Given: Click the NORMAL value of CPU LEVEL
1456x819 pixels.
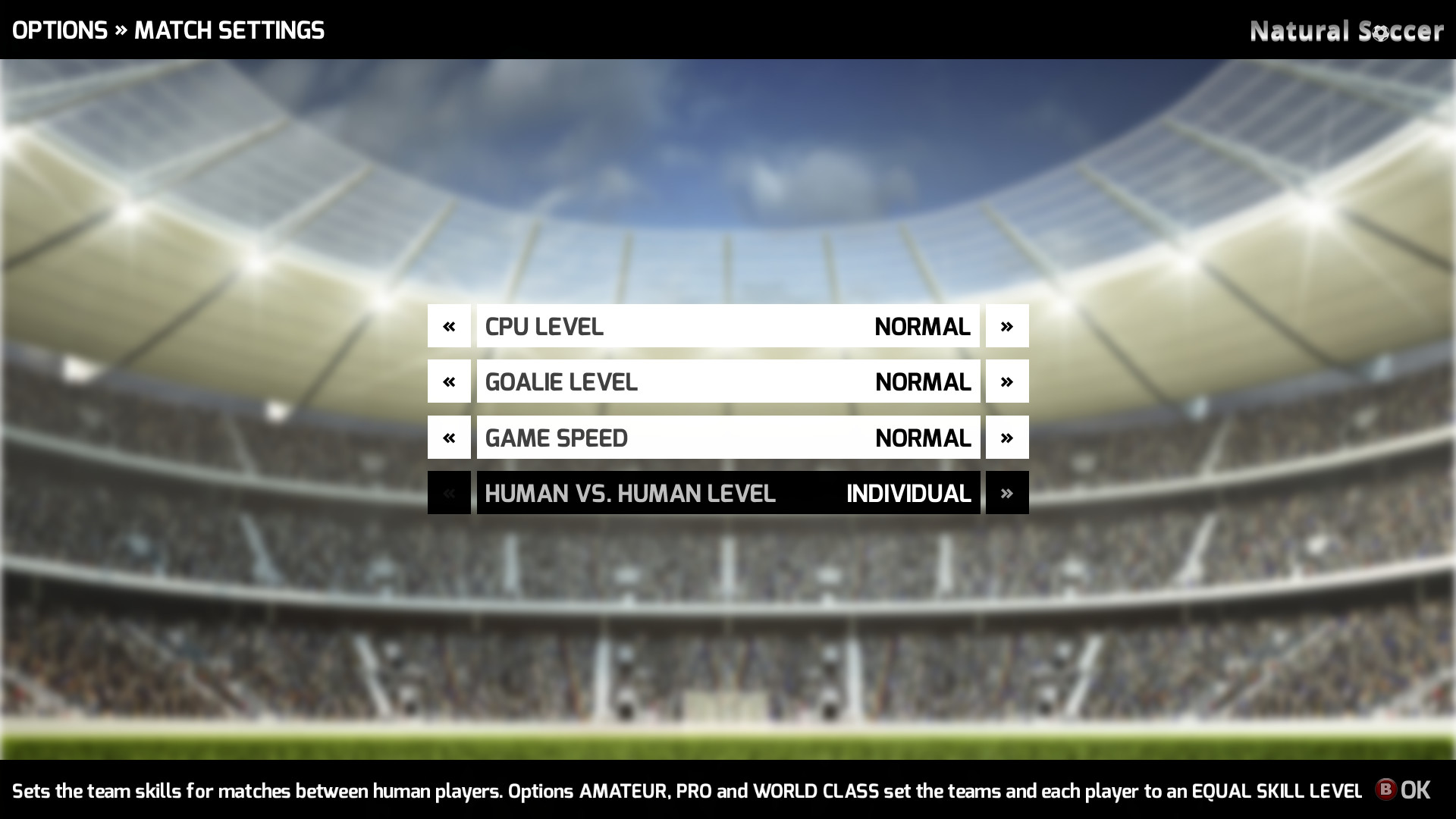Looking at the screenshot, I should click(x=923, y=327).
